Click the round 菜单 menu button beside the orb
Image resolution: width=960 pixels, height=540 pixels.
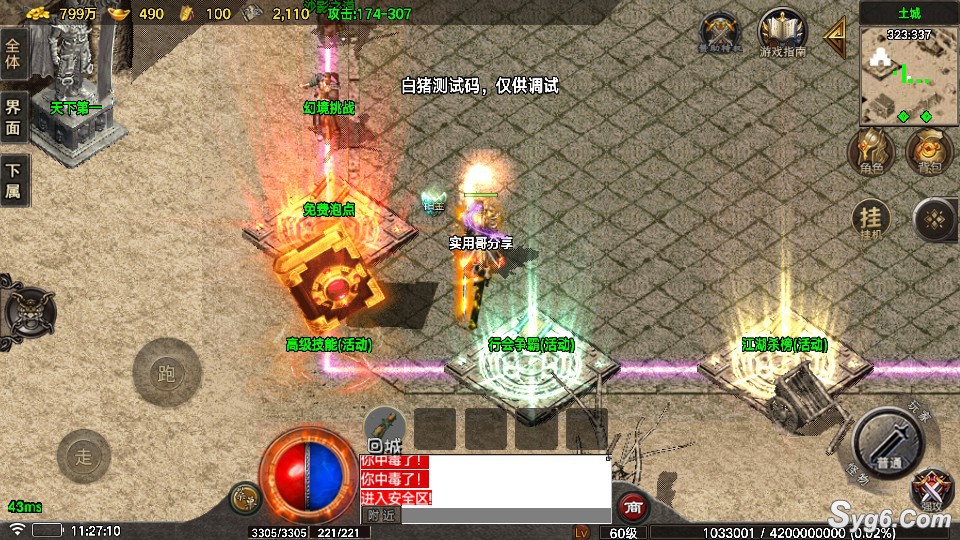pyautogui.click(x=245, y=498)
